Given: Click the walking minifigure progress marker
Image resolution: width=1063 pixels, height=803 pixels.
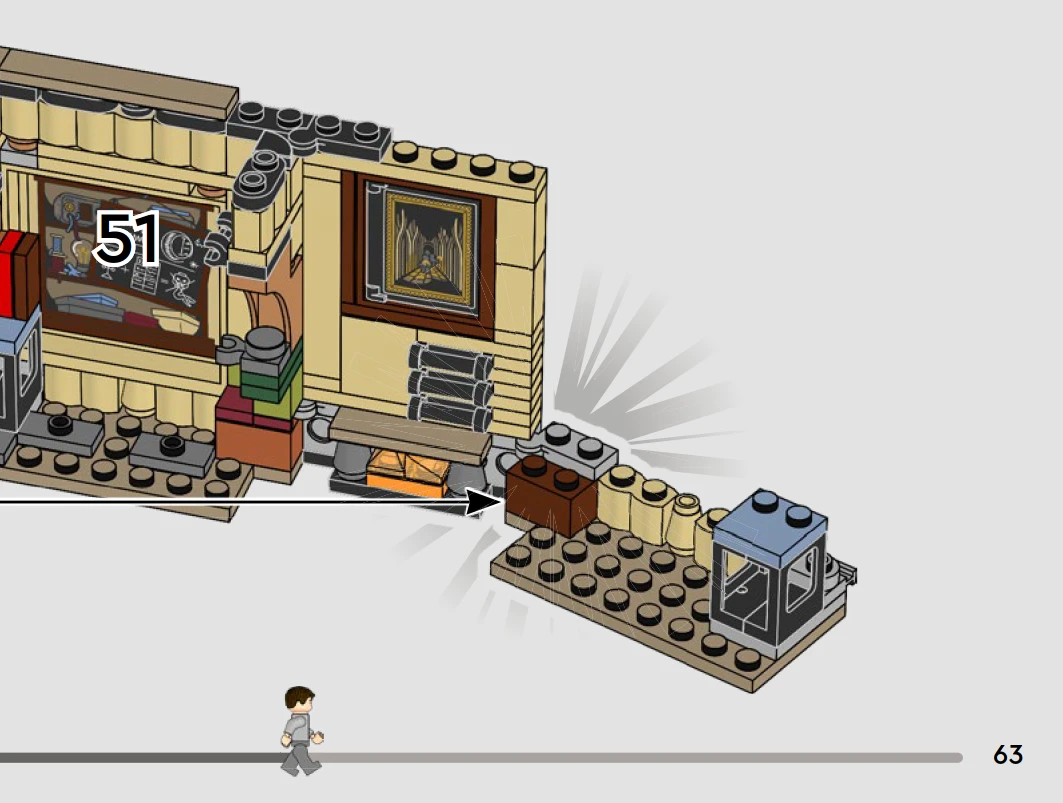Looking at the screenshot, I should point(300,731).
